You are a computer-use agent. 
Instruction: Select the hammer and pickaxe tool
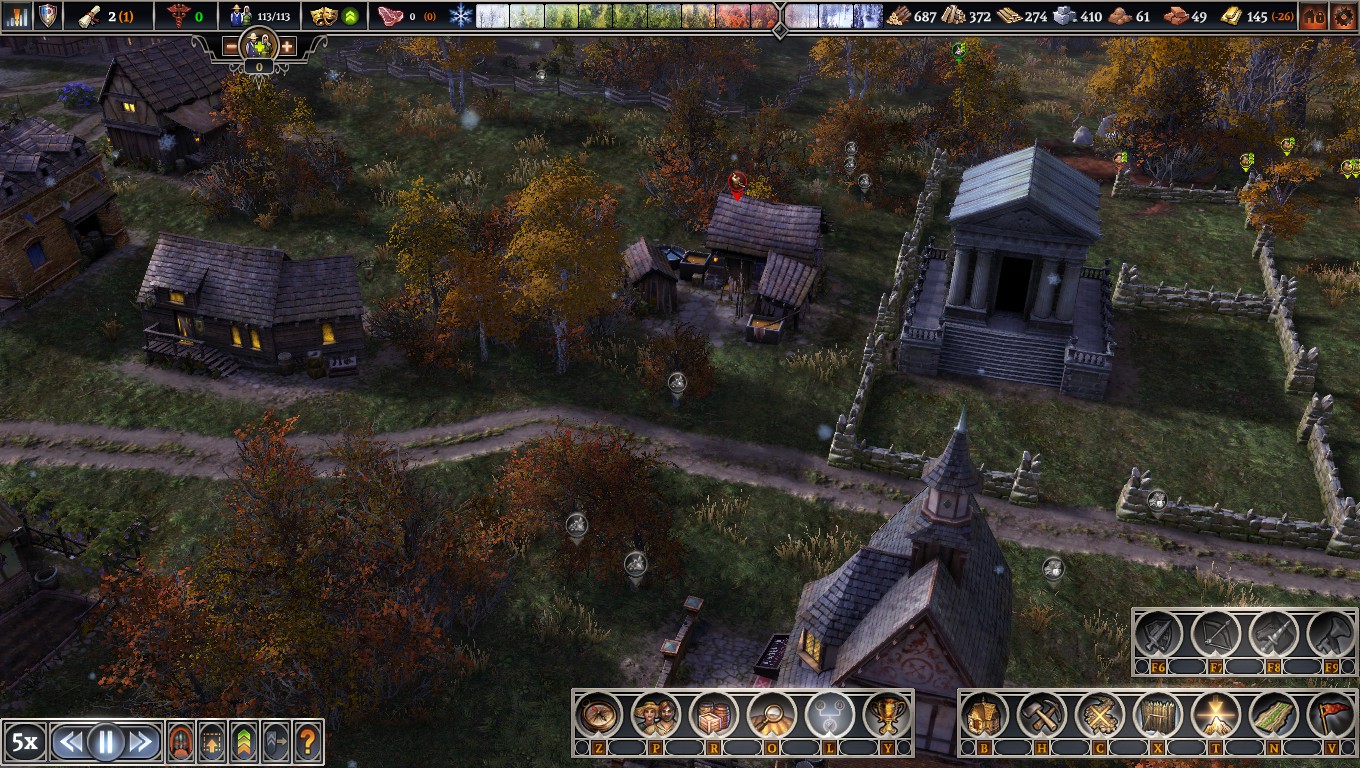(1042, 715)
